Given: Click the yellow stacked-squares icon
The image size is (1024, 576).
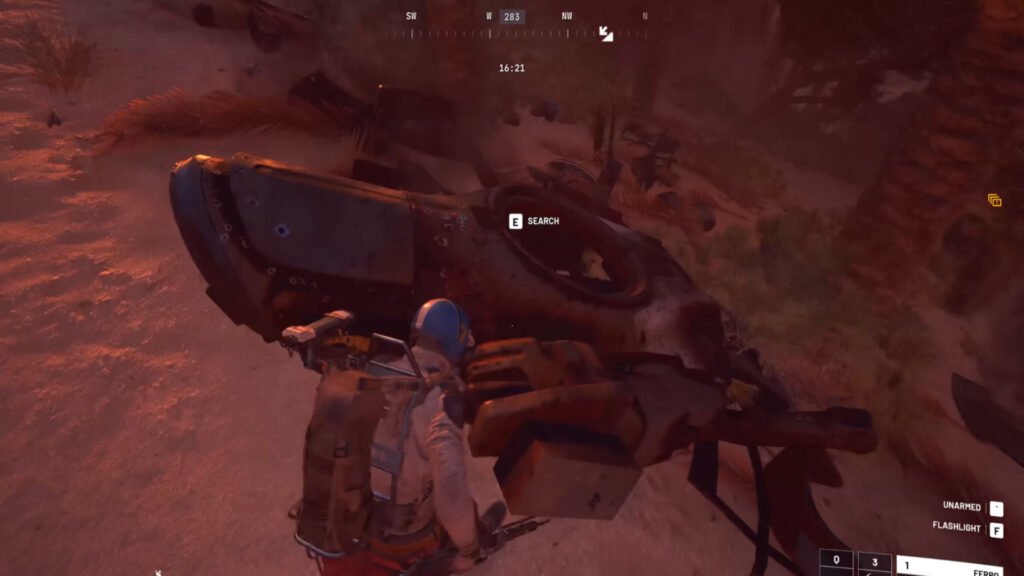Looking at the screenshot, I should [994, 200].
